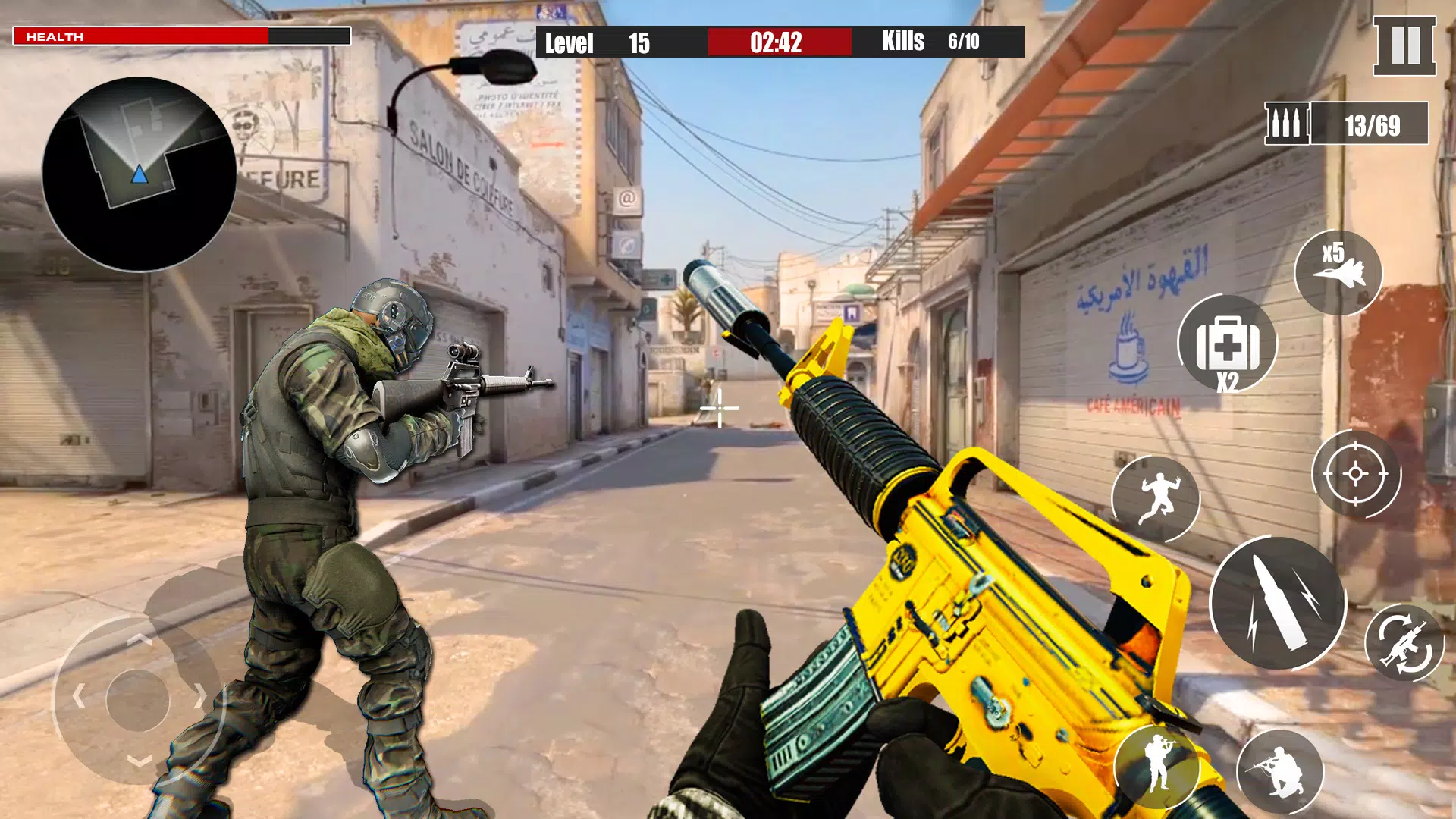Select the Kills 6/10 counter tab
1456x819 pixels.
[925, 42]
